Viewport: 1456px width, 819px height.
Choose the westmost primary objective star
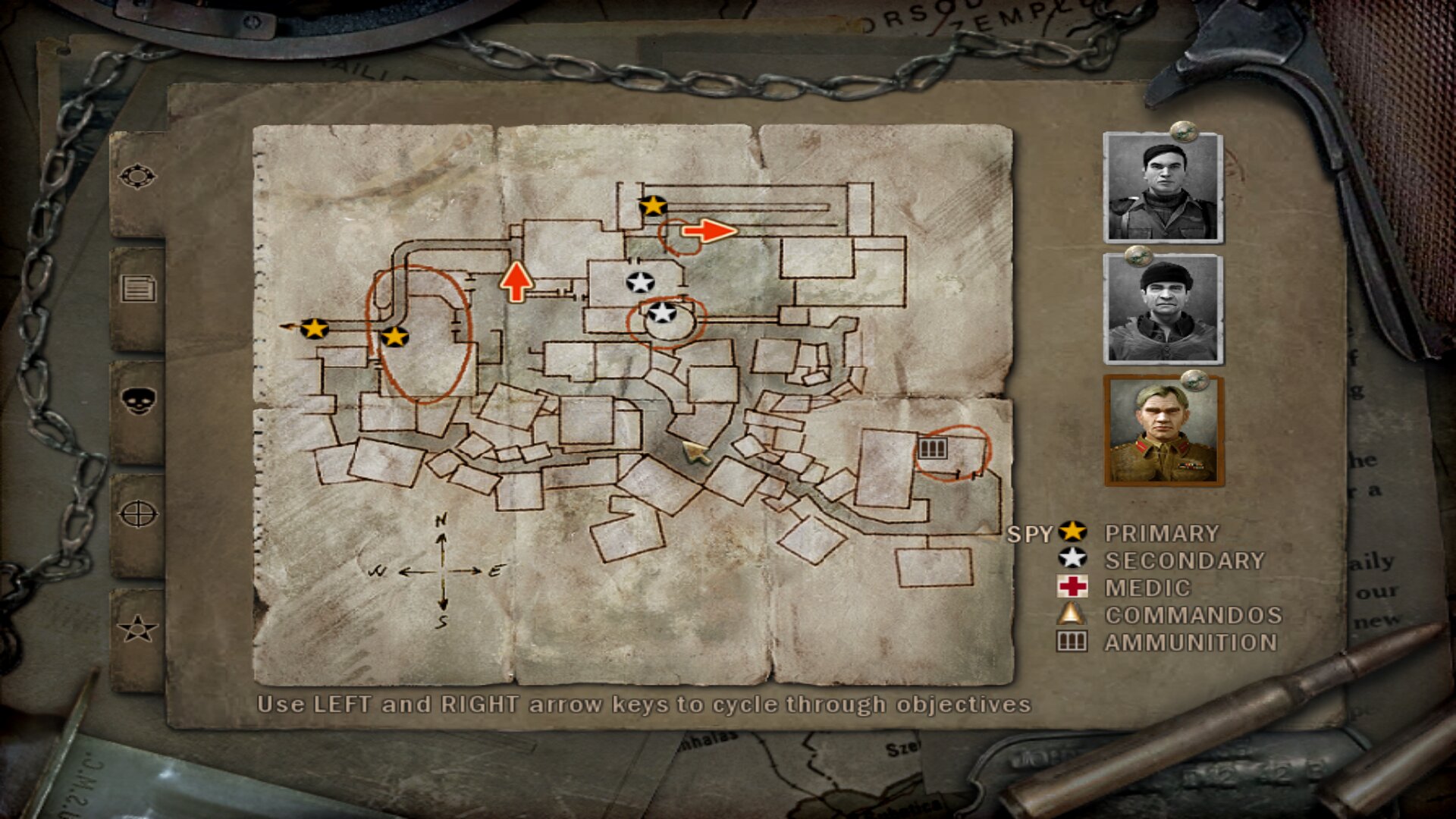(314, 328)
